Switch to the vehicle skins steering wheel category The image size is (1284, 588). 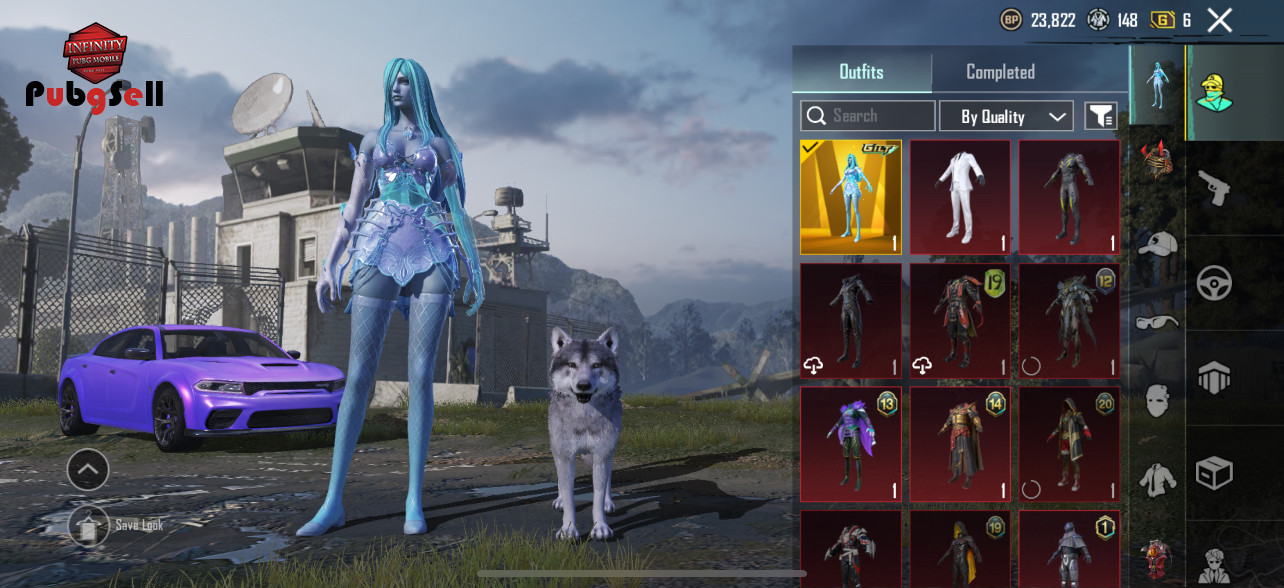pos(1213,283)
